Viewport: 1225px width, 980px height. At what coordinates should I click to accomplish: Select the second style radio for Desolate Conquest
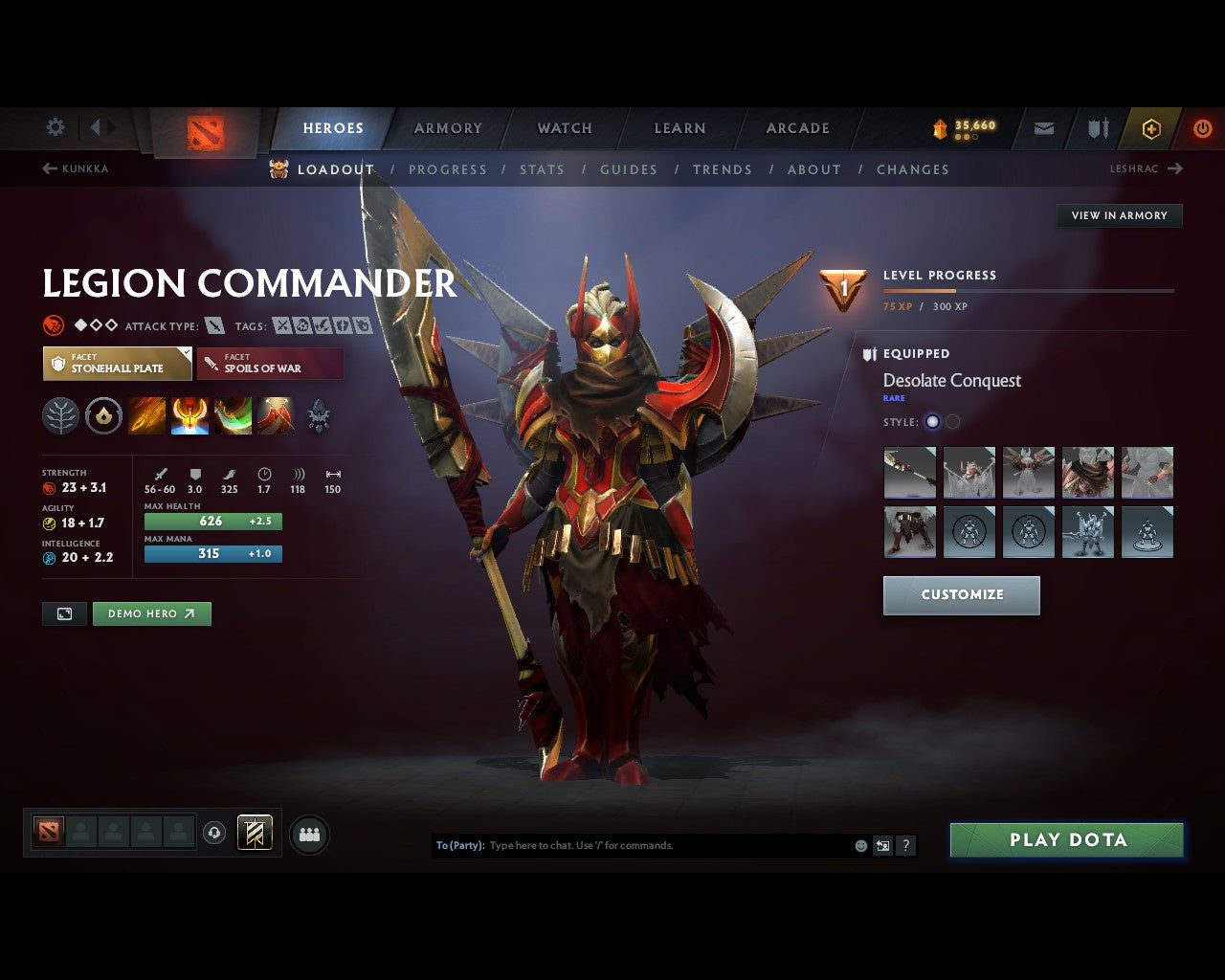click(x=952, y=421)
